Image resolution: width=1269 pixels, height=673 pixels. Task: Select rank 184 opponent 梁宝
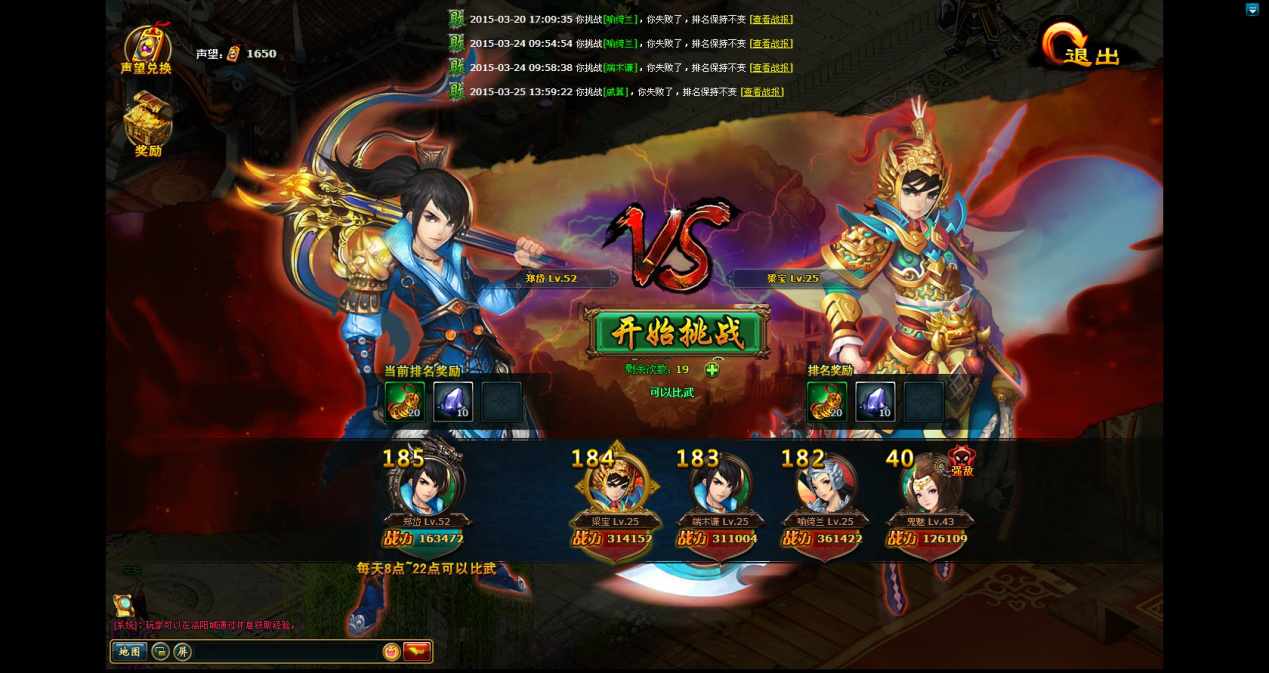(x=614, y=489)
